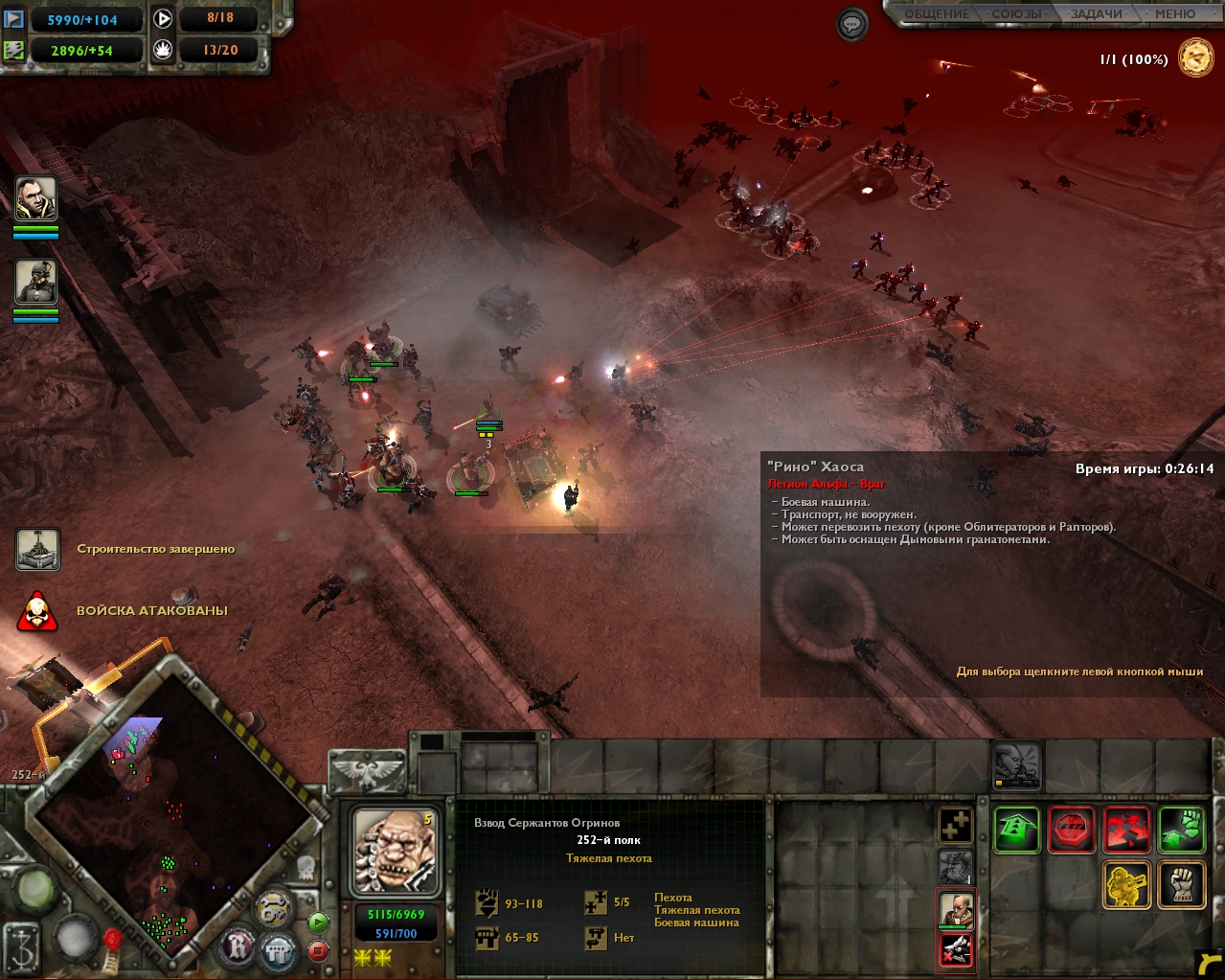Select the gas-masked hero portrait
The width and height of the screenshot is (1225, 980).
pos(36,283)
